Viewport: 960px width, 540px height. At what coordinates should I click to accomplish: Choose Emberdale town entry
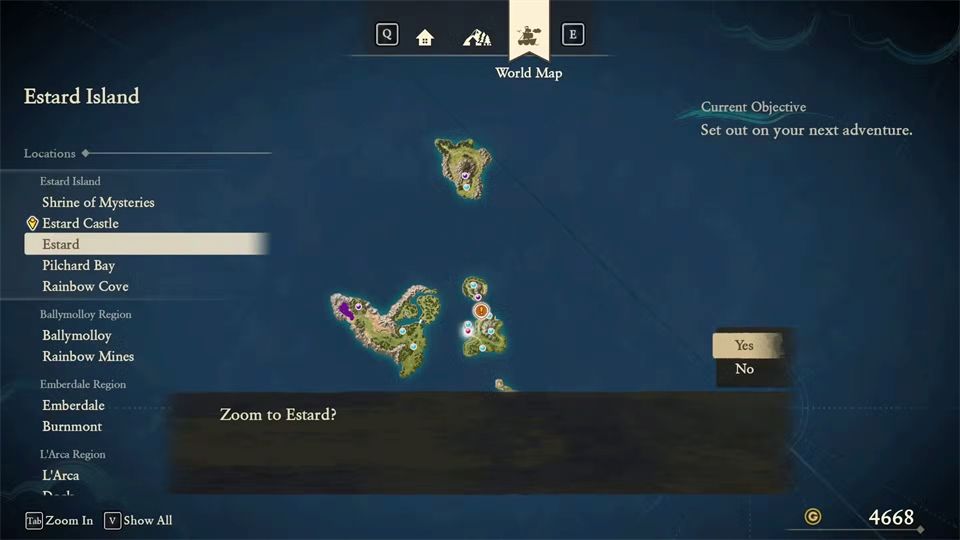(73, 405)
